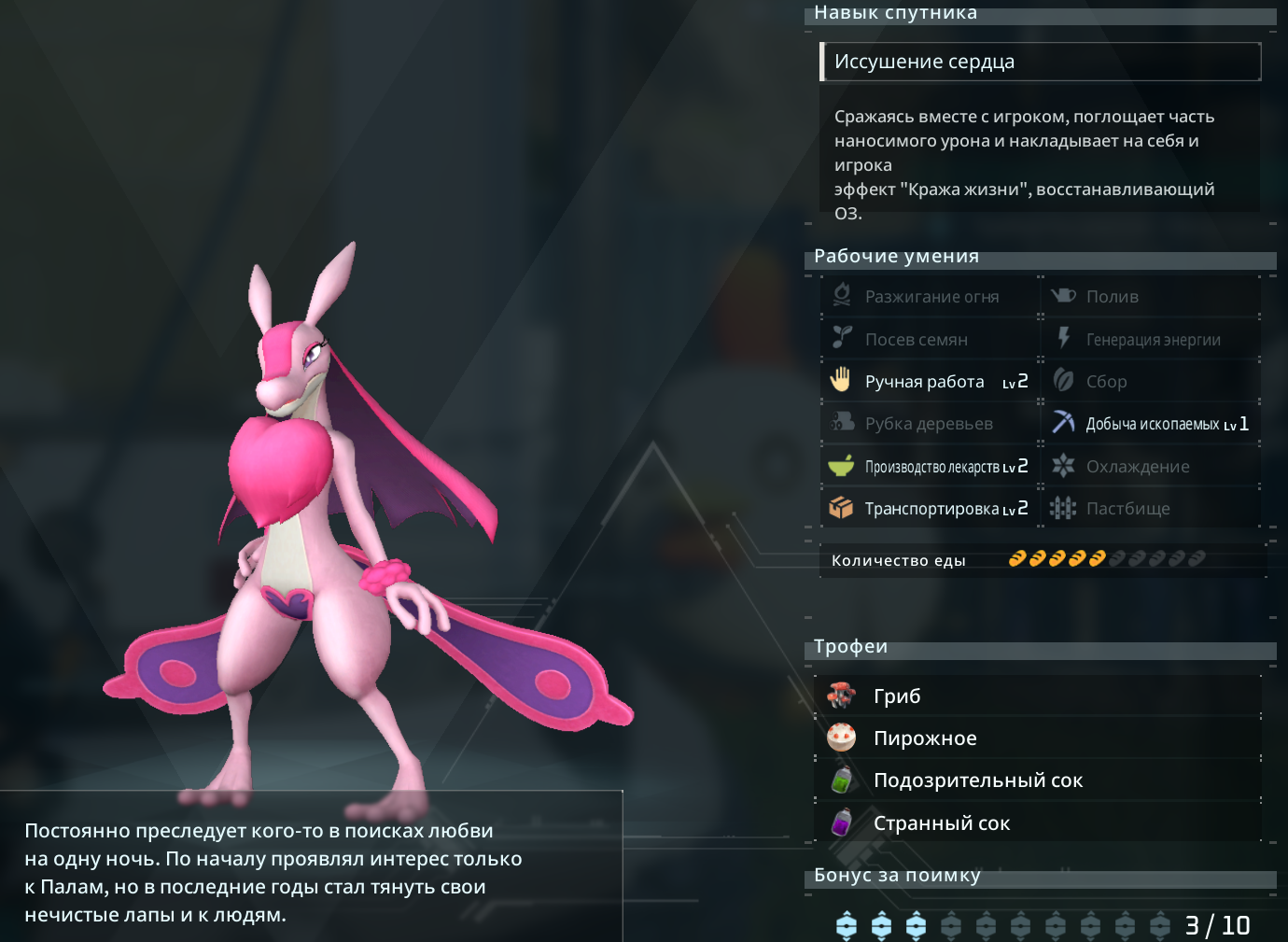Select the "Добыча ископаемых" work skill

(x=1152, y=424)
